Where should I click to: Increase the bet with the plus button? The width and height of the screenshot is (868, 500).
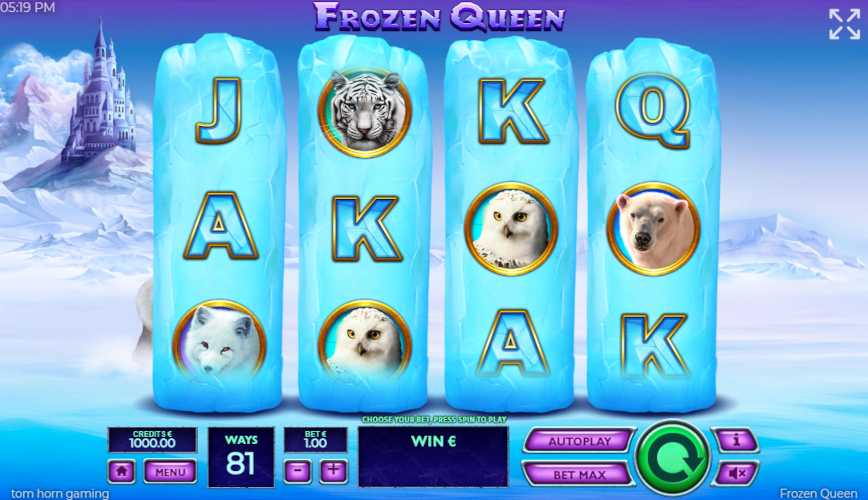pyautogui.click(x=333, y=470)
